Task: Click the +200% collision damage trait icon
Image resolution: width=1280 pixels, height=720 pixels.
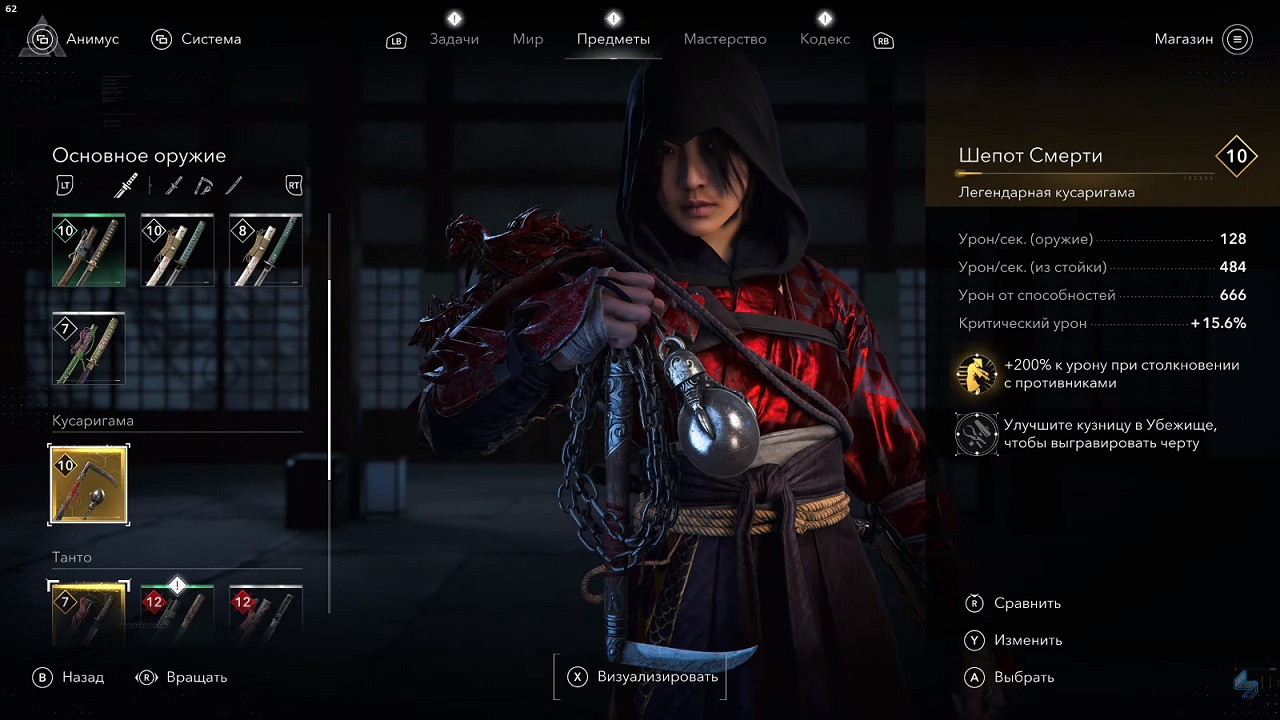Action: [x=977, y=374]
